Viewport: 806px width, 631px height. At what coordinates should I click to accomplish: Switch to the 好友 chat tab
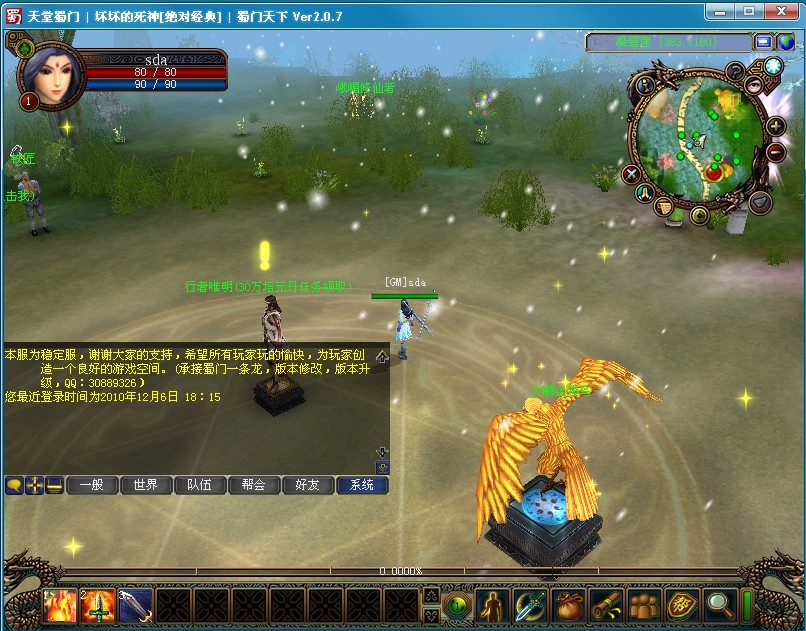(307, 485)
